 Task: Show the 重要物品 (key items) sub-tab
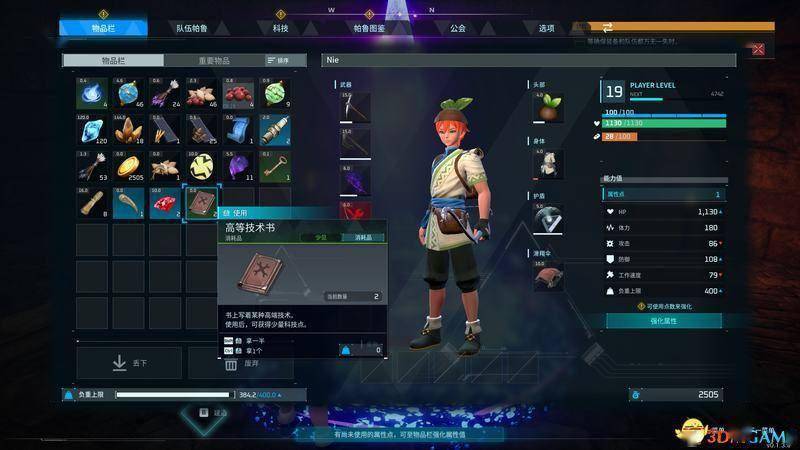(x=212, y=61)
